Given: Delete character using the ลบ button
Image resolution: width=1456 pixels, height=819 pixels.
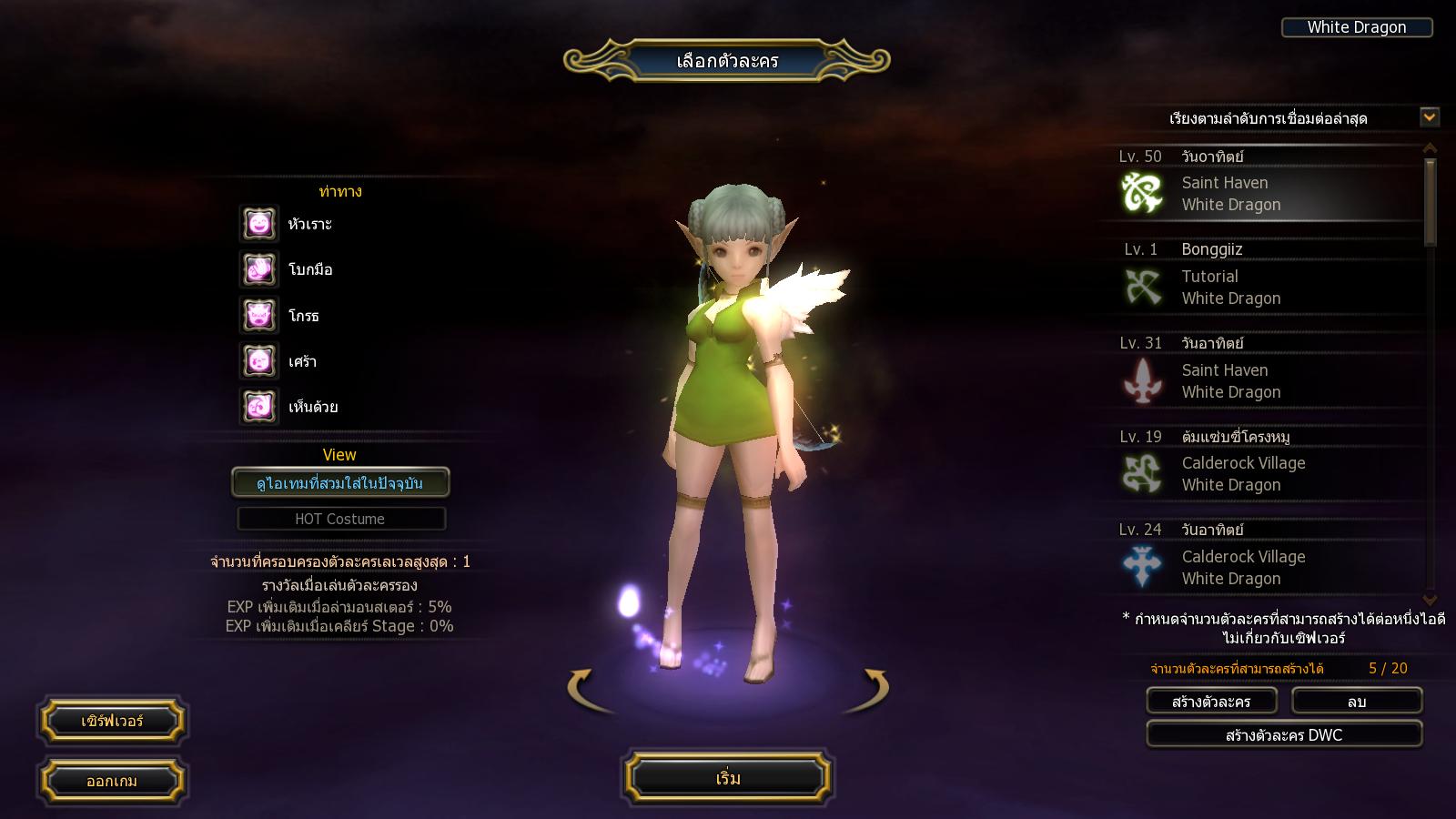Looking at the screenshot, I should tap(1357, 702).
